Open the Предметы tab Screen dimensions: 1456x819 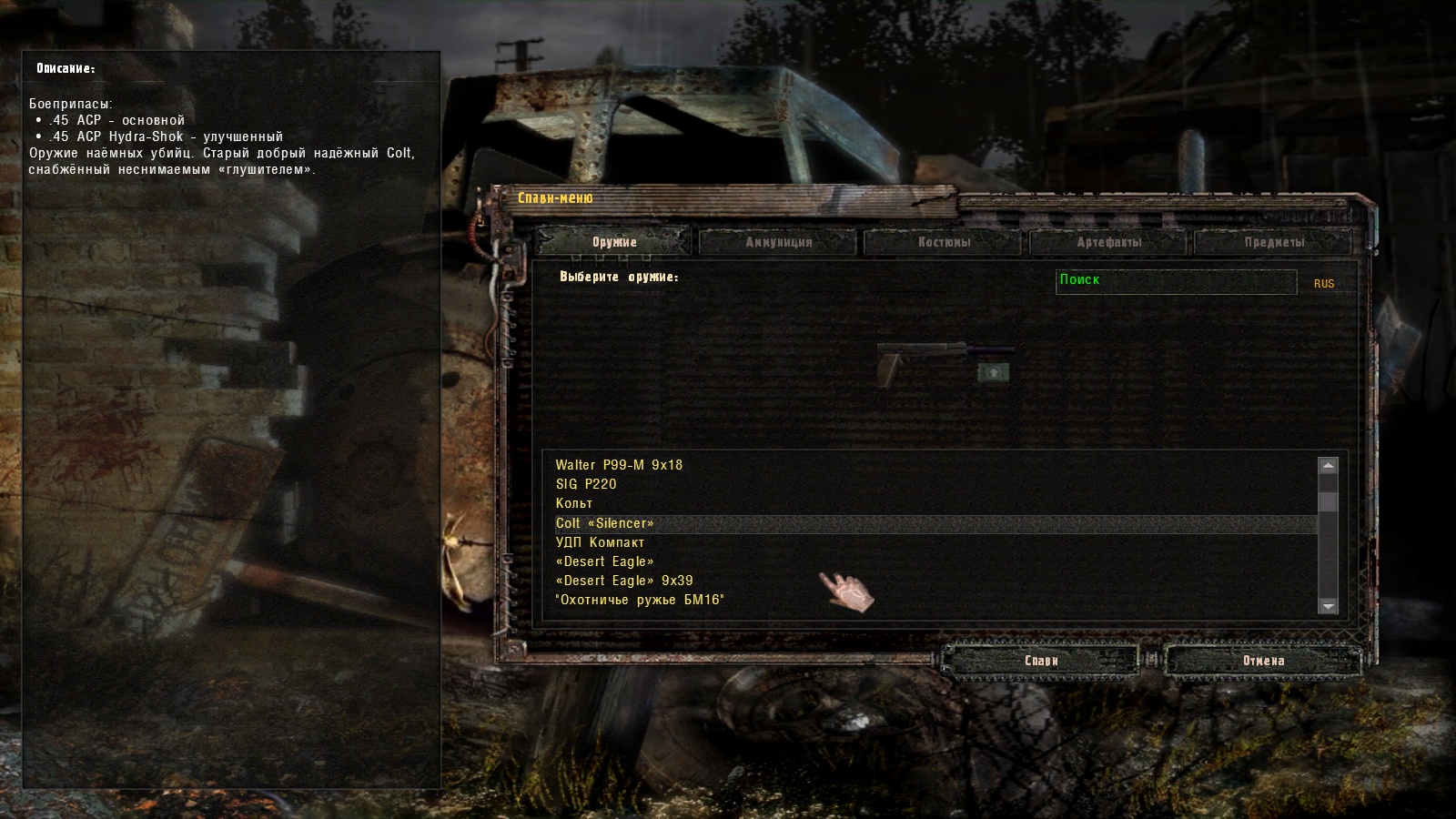coord(1274,242)
